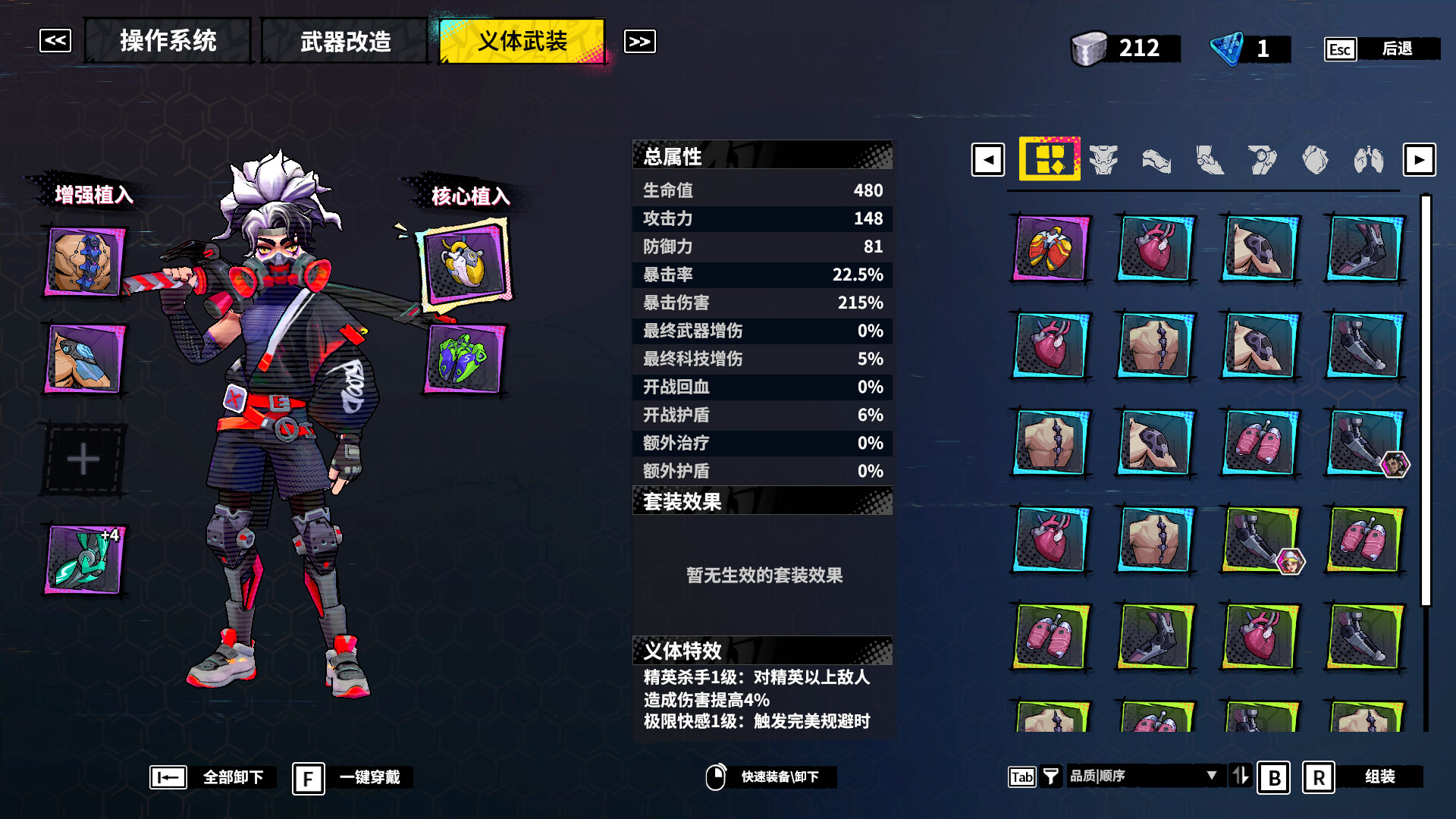Select the heart implant filter icon
1456x819 pixels.
click(x=1314, y=160)
